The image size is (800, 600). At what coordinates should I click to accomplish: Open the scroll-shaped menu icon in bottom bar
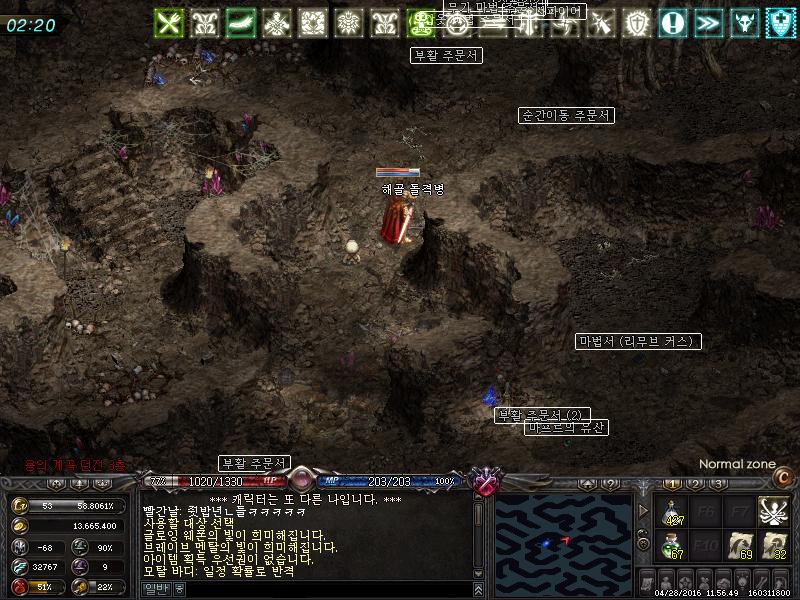[x=647, y=581]
